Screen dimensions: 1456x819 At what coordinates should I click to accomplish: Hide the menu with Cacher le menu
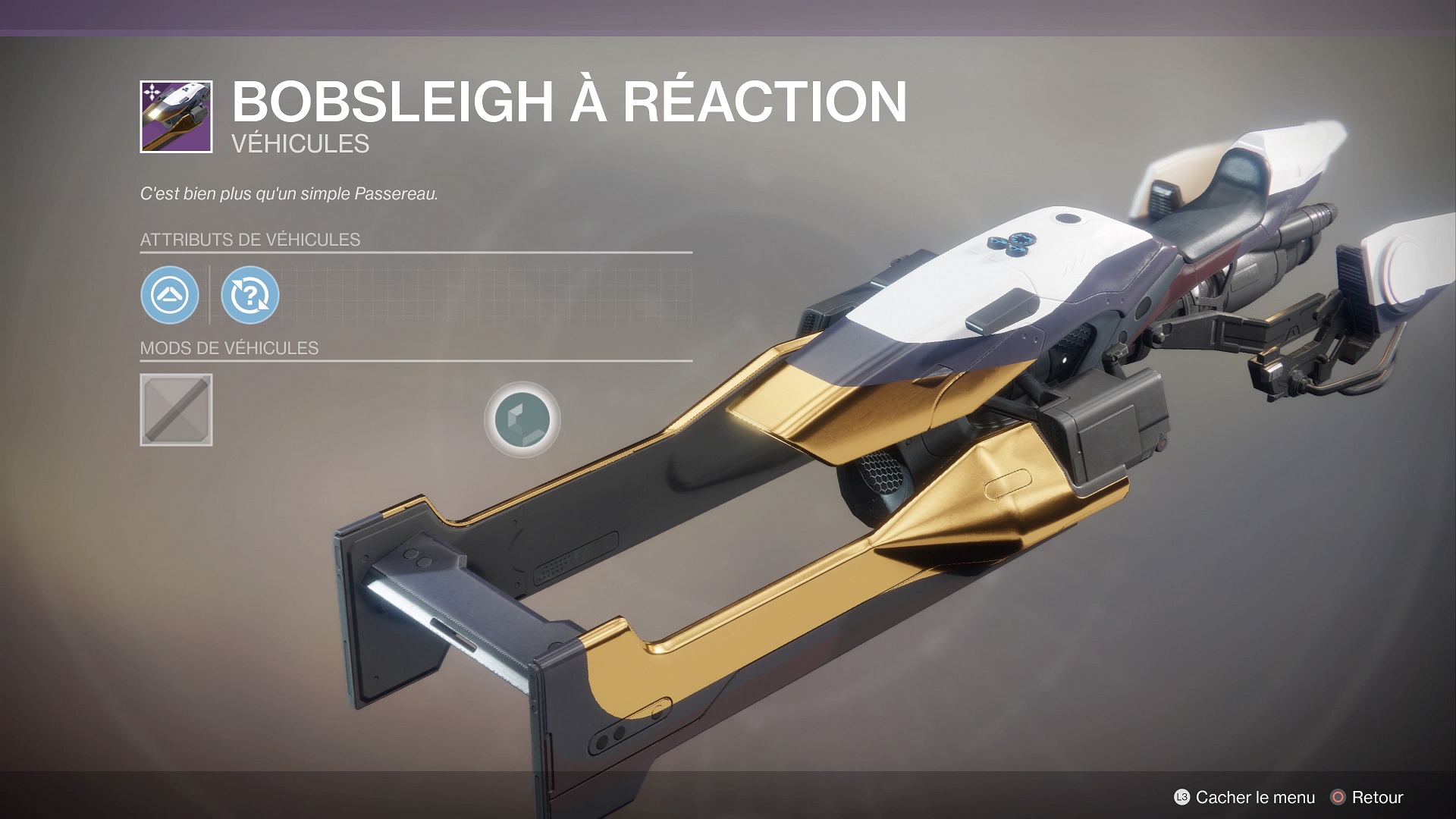click(1244, 797)
